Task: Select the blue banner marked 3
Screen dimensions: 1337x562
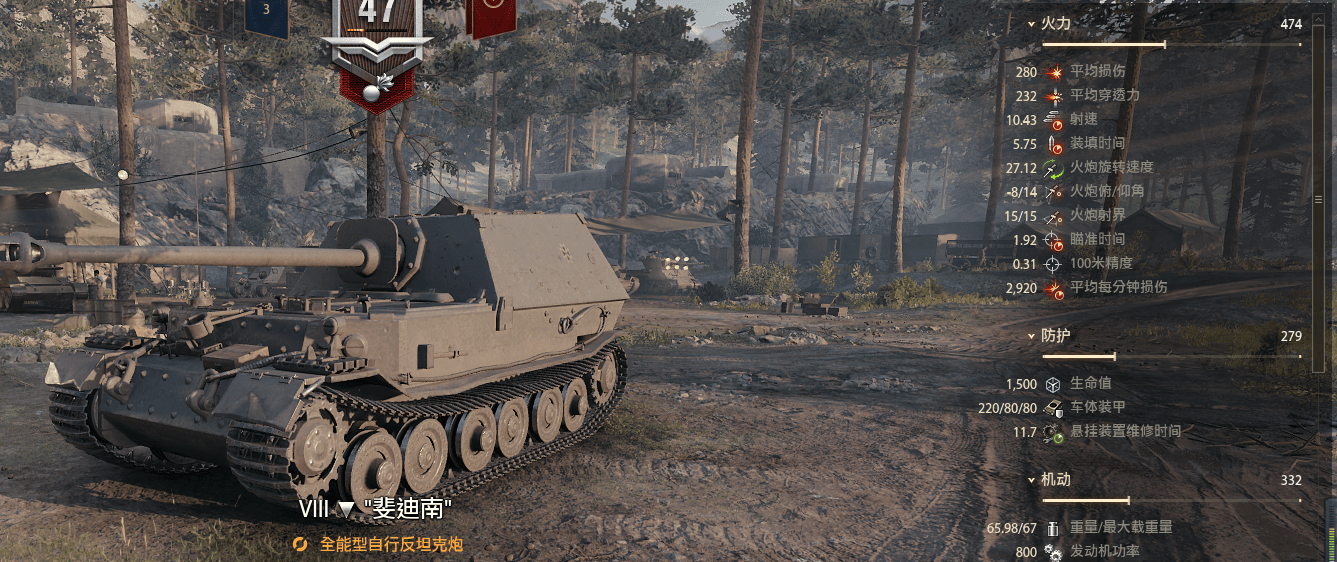Action: pos(266,14)
